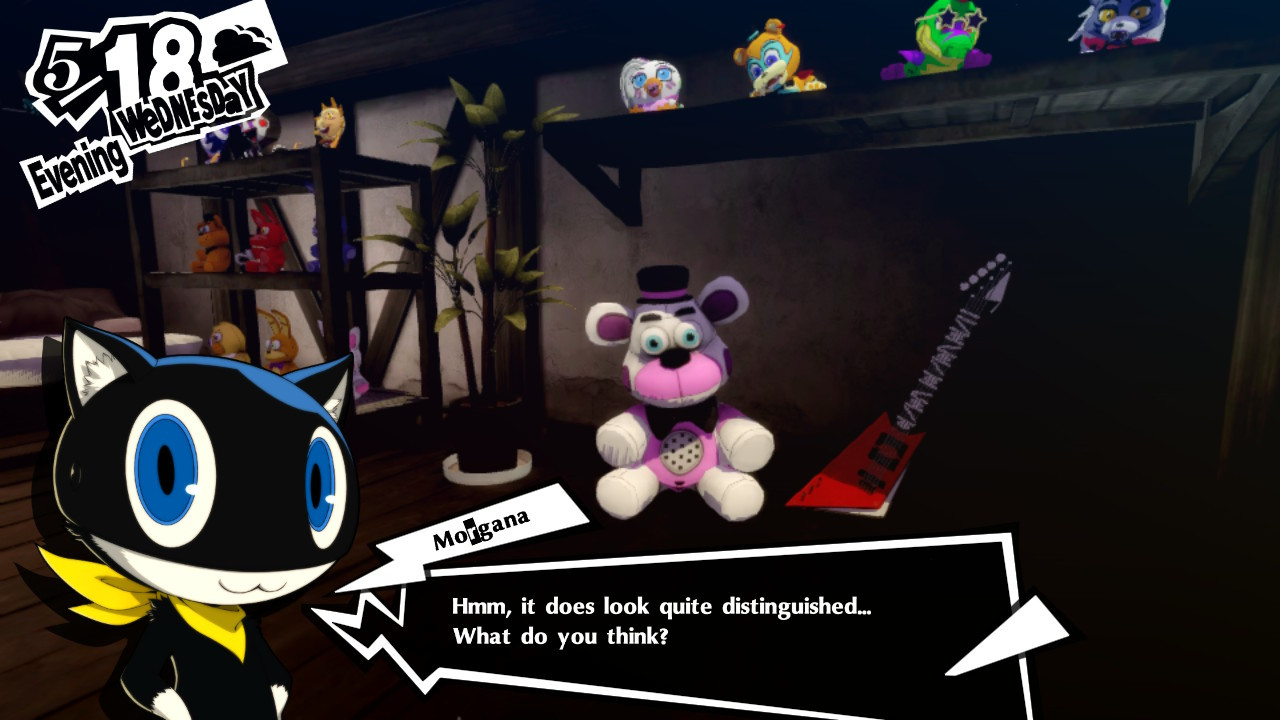Click the Freddy Fazbear plush on the left shelf
This screenshot has width=1280, height=720.
(210, 243)
